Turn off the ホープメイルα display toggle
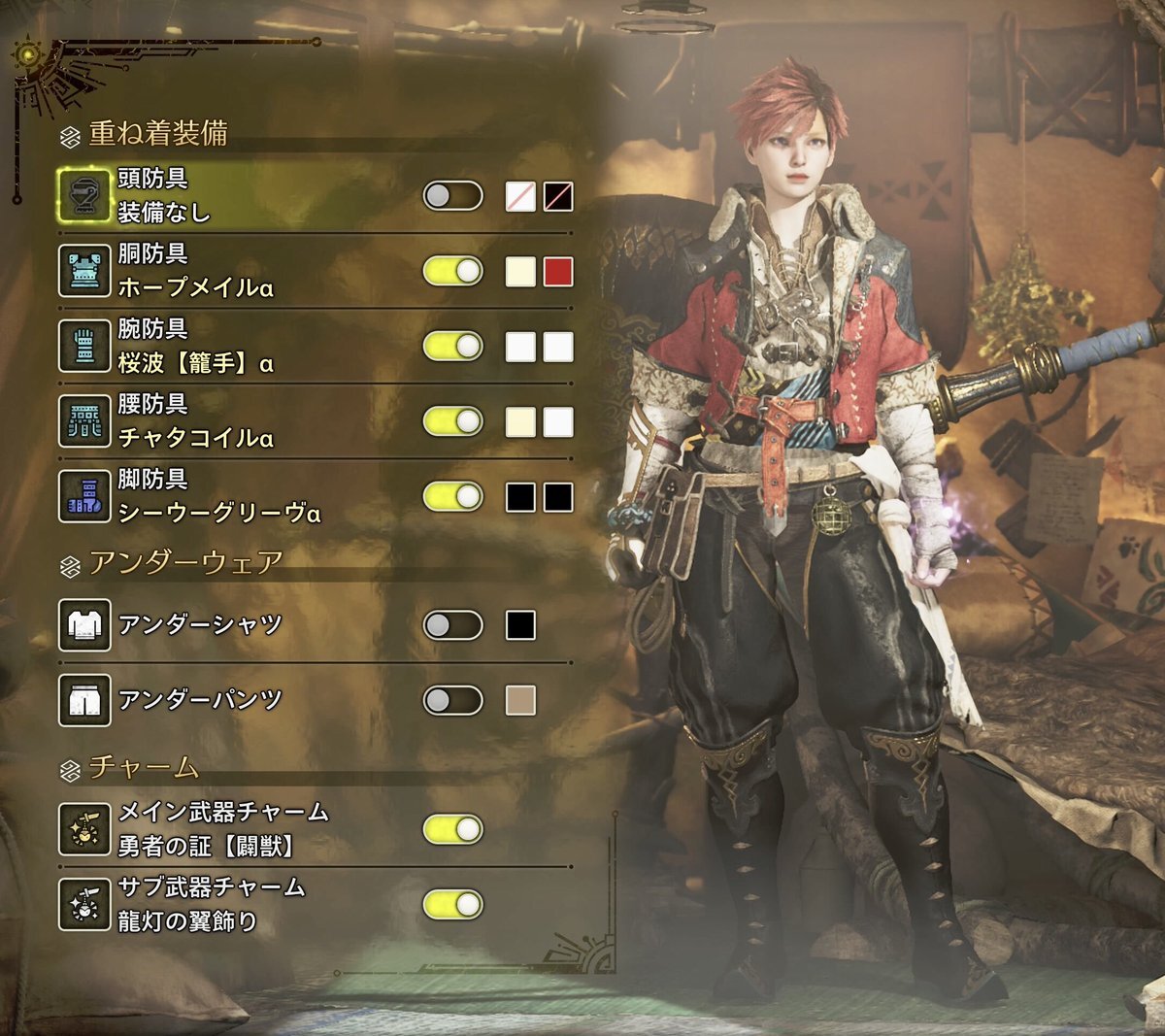This screenshot has width=1165, height=1036. point(452,271)
